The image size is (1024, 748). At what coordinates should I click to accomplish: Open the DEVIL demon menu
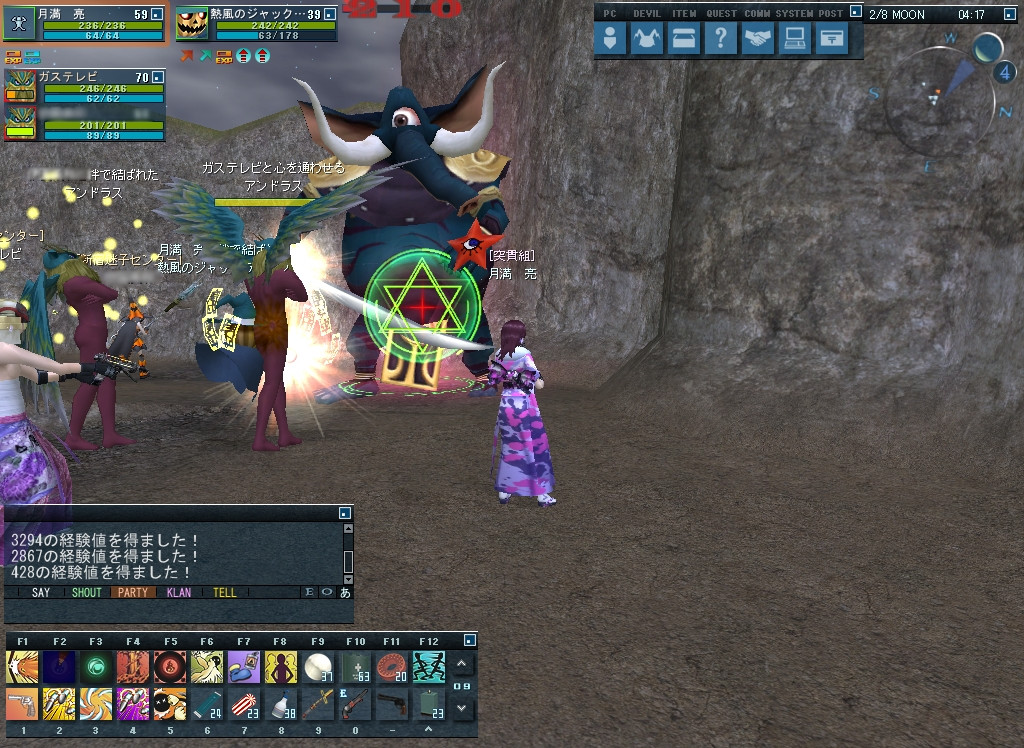pos(648,39)
